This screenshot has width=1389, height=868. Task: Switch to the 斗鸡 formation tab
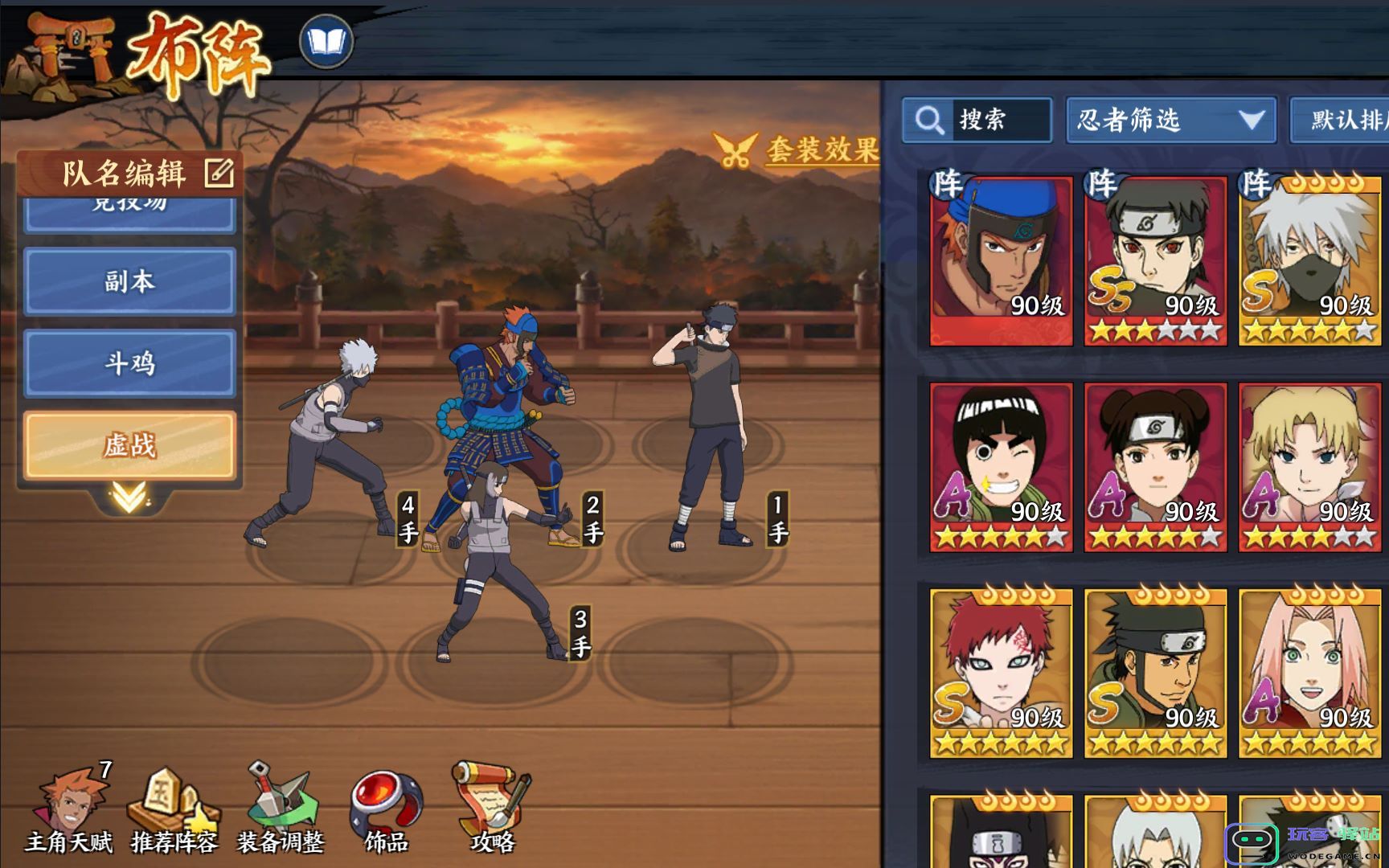point(129,363)
